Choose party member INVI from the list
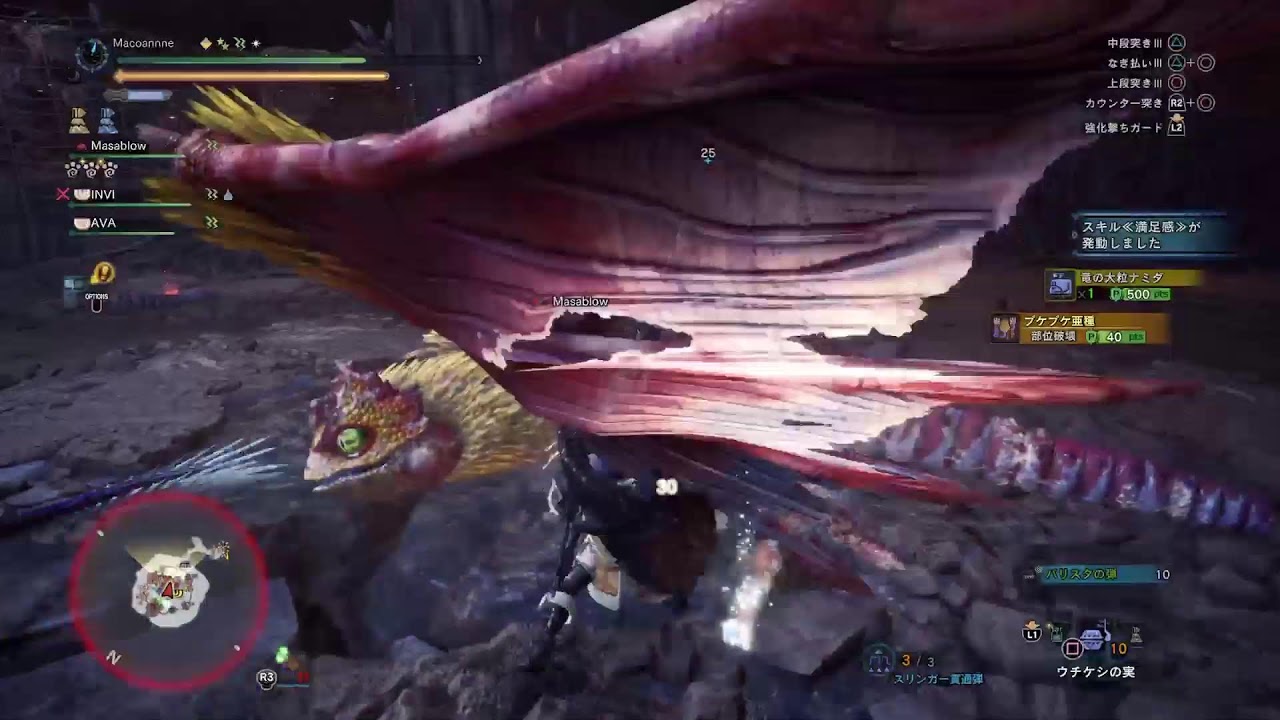 pyautogui.click(x=102, y=194)
